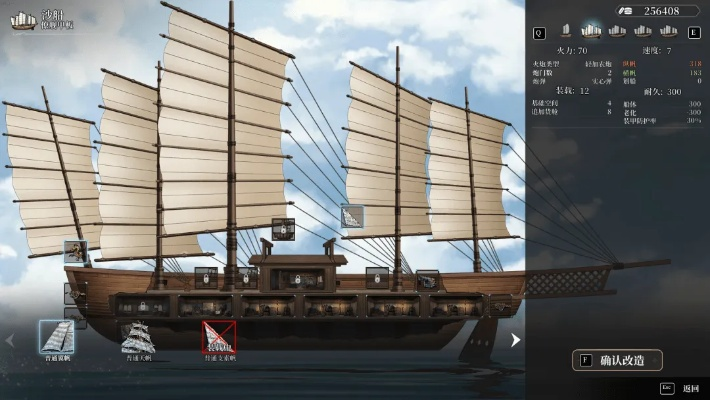Select the common junk sail option
710x400 pixels.
(x=57, y=336)
